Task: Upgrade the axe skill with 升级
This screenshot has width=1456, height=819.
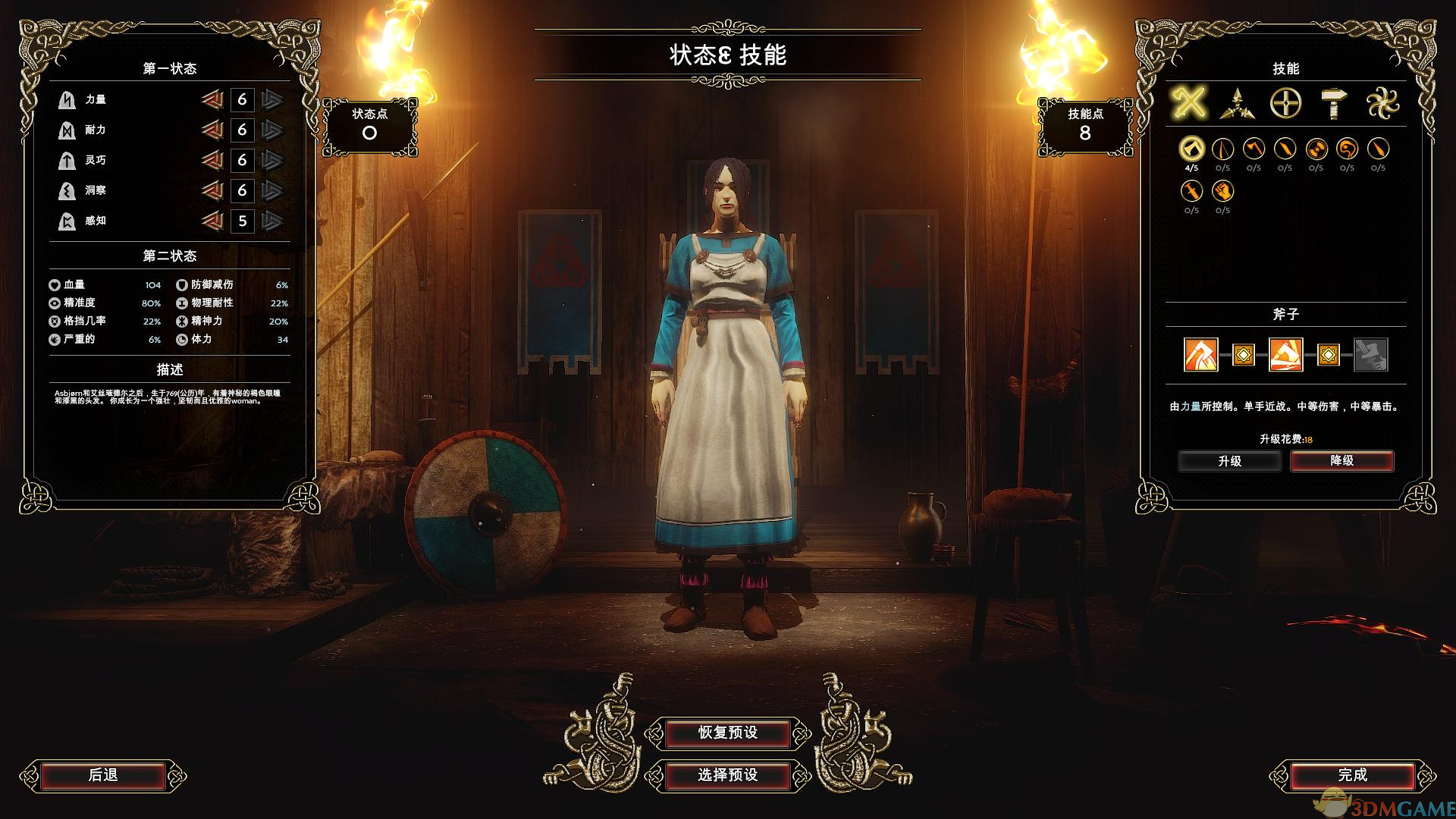Action: (1229, 461)
